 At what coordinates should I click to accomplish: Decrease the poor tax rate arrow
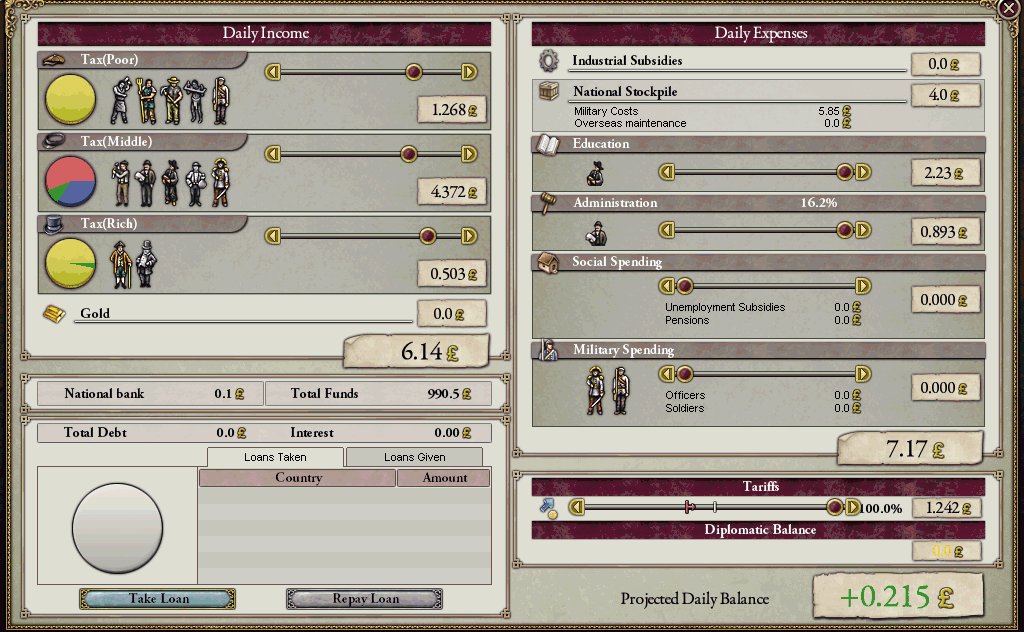click(271, 72)
